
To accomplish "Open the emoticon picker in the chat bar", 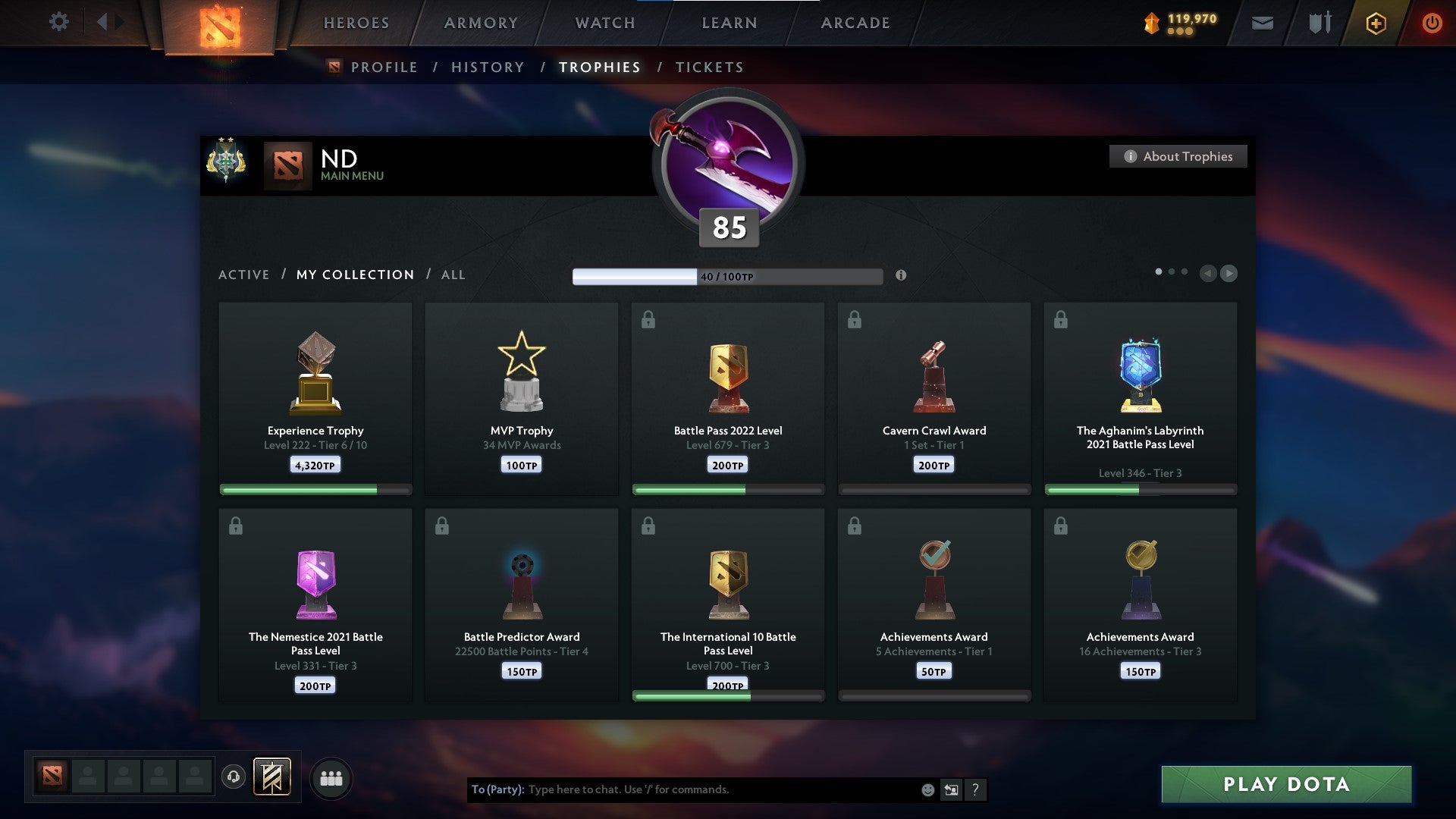I will (x=927, y=789).
